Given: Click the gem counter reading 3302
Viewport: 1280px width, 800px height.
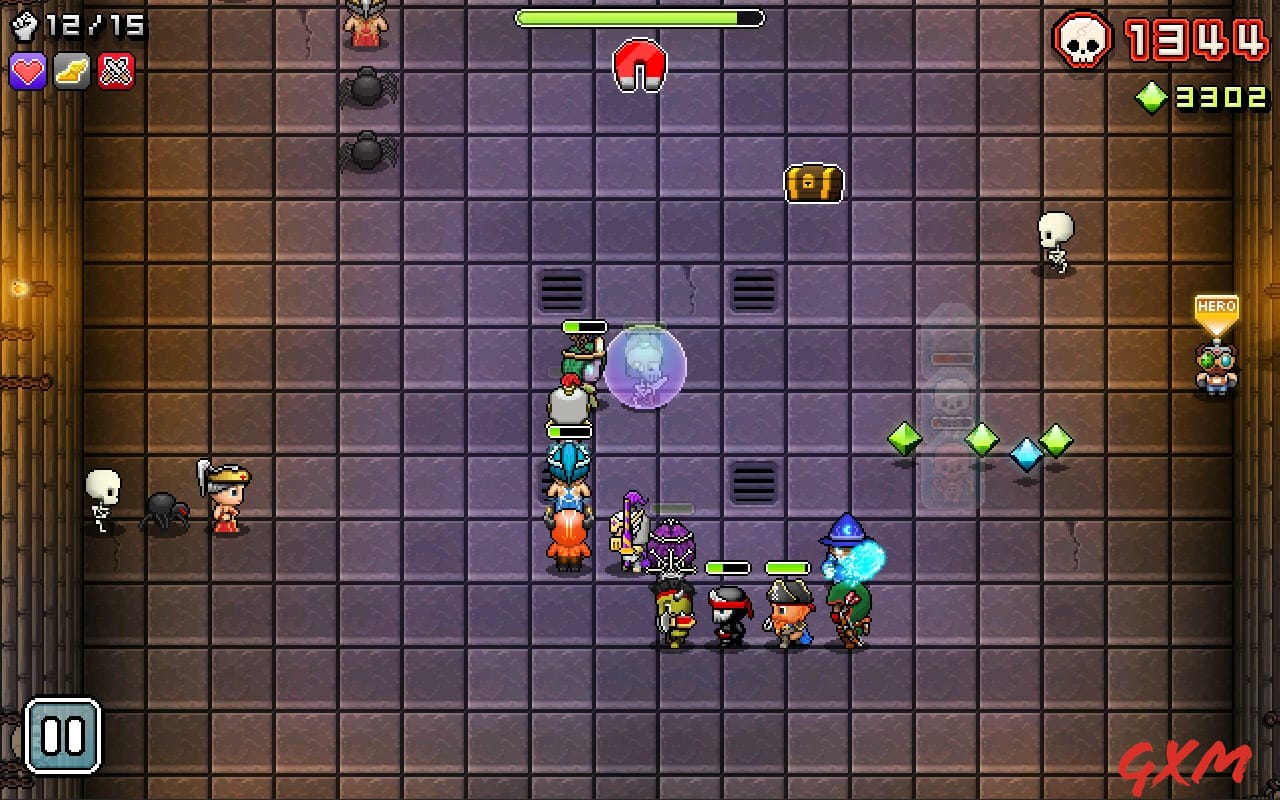Looking at the screenshot, I should pyautogui.click(x=1222, y=97).
